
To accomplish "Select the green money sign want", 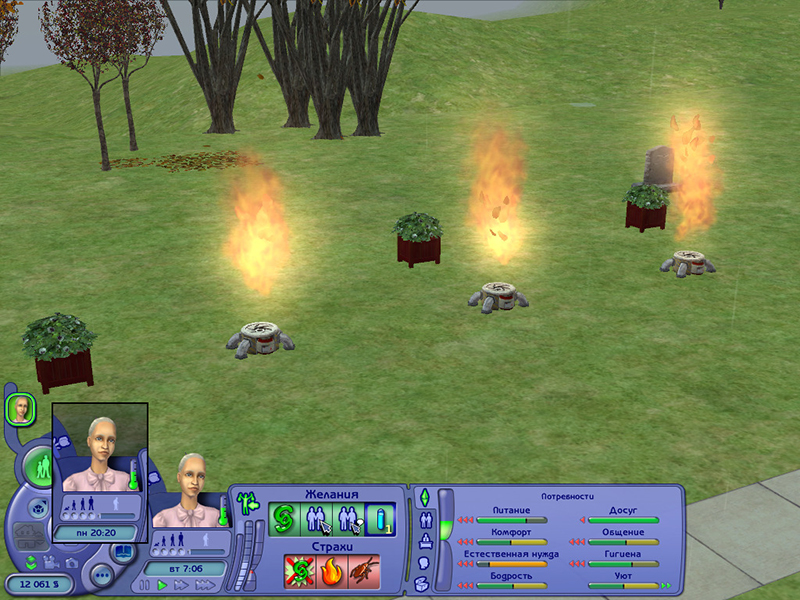I will 285,519.
